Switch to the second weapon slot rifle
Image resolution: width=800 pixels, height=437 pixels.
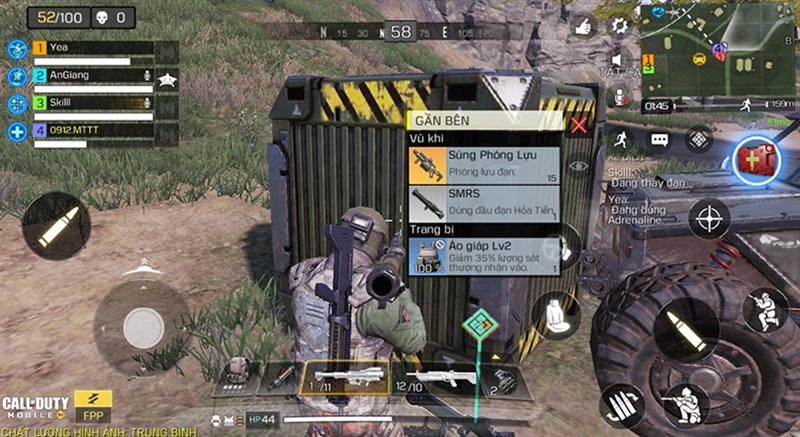435,379
